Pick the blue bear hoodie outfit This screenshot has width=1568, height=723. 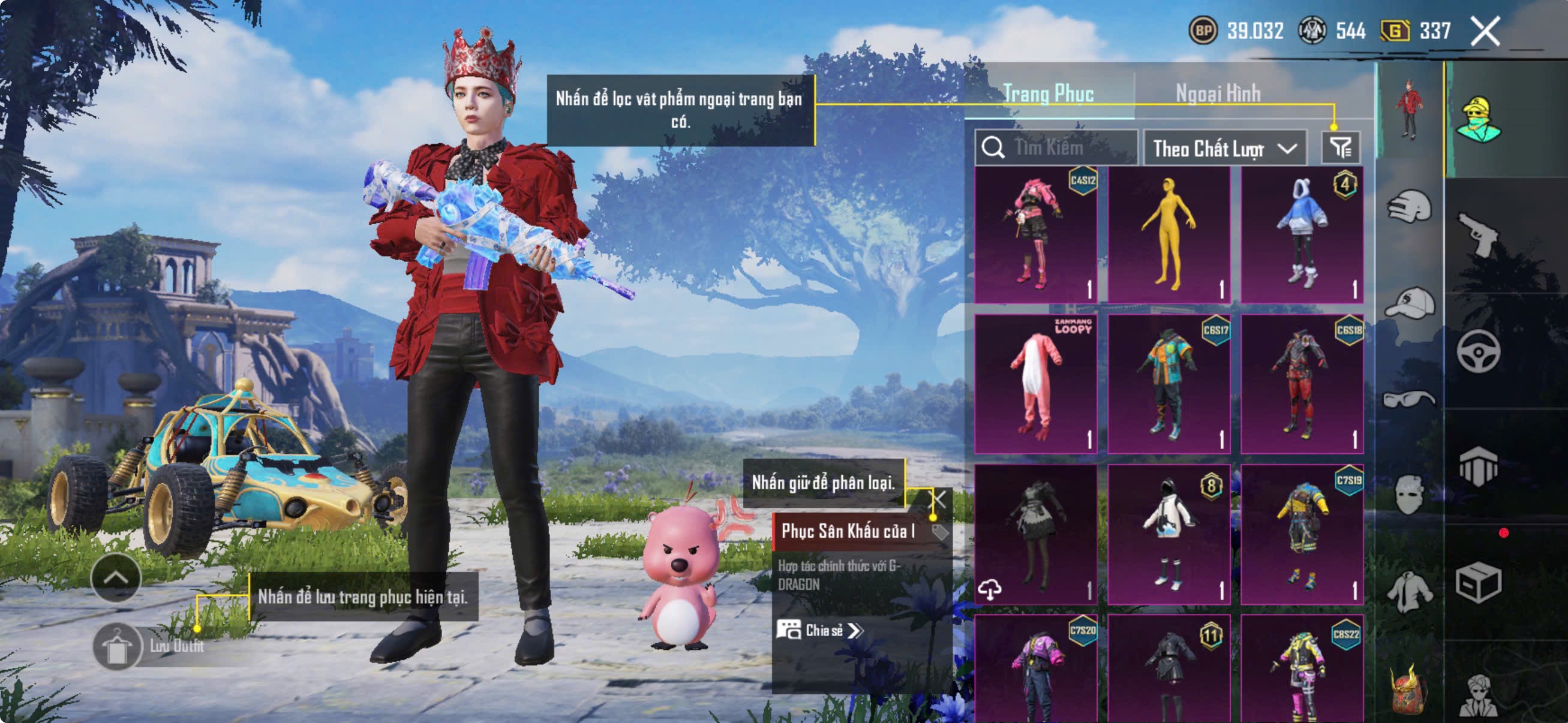[x=1302, y=234]
